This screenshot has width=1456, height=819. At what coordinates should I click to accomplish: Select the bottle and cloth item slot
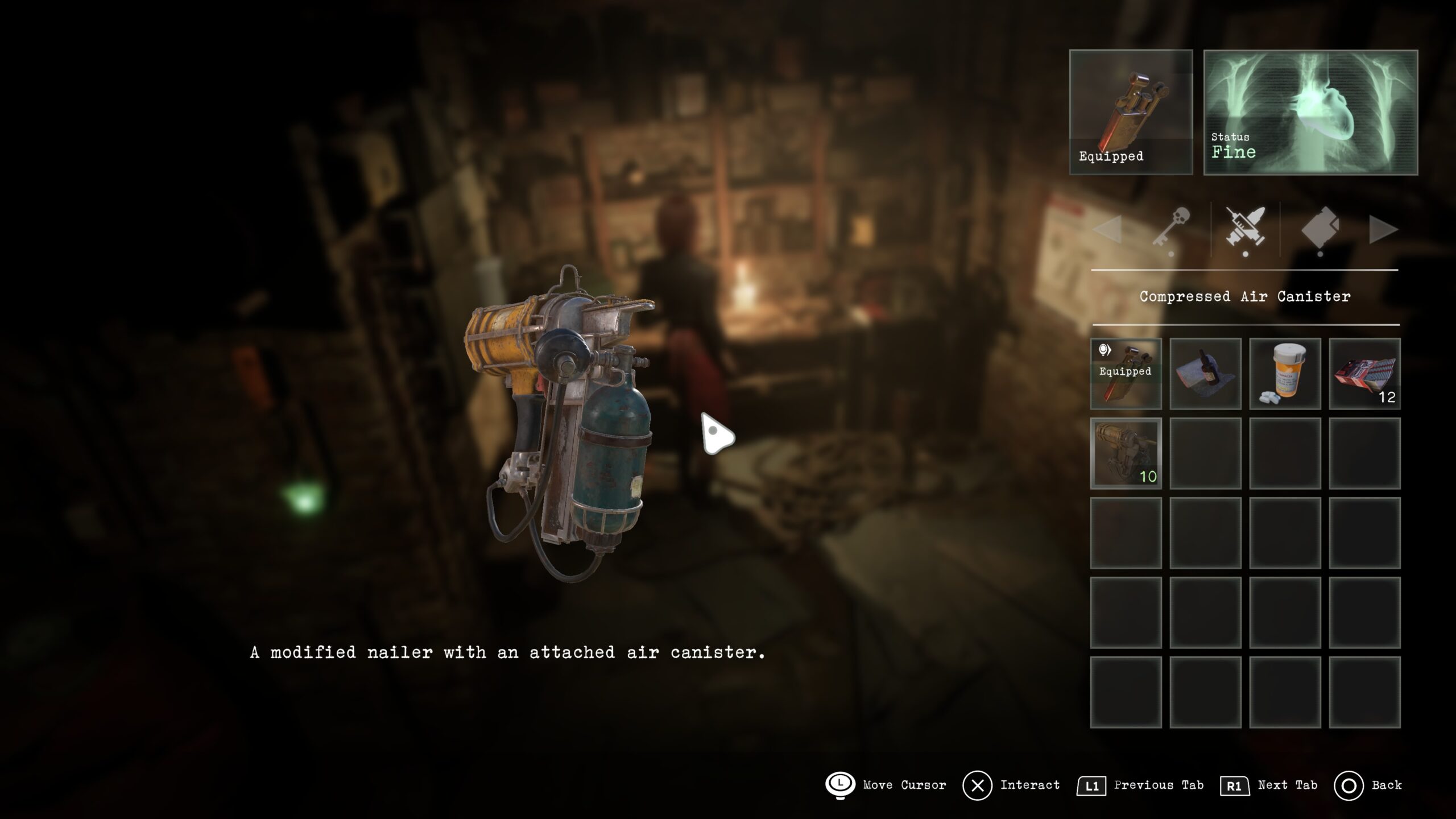pos(1205,374)
